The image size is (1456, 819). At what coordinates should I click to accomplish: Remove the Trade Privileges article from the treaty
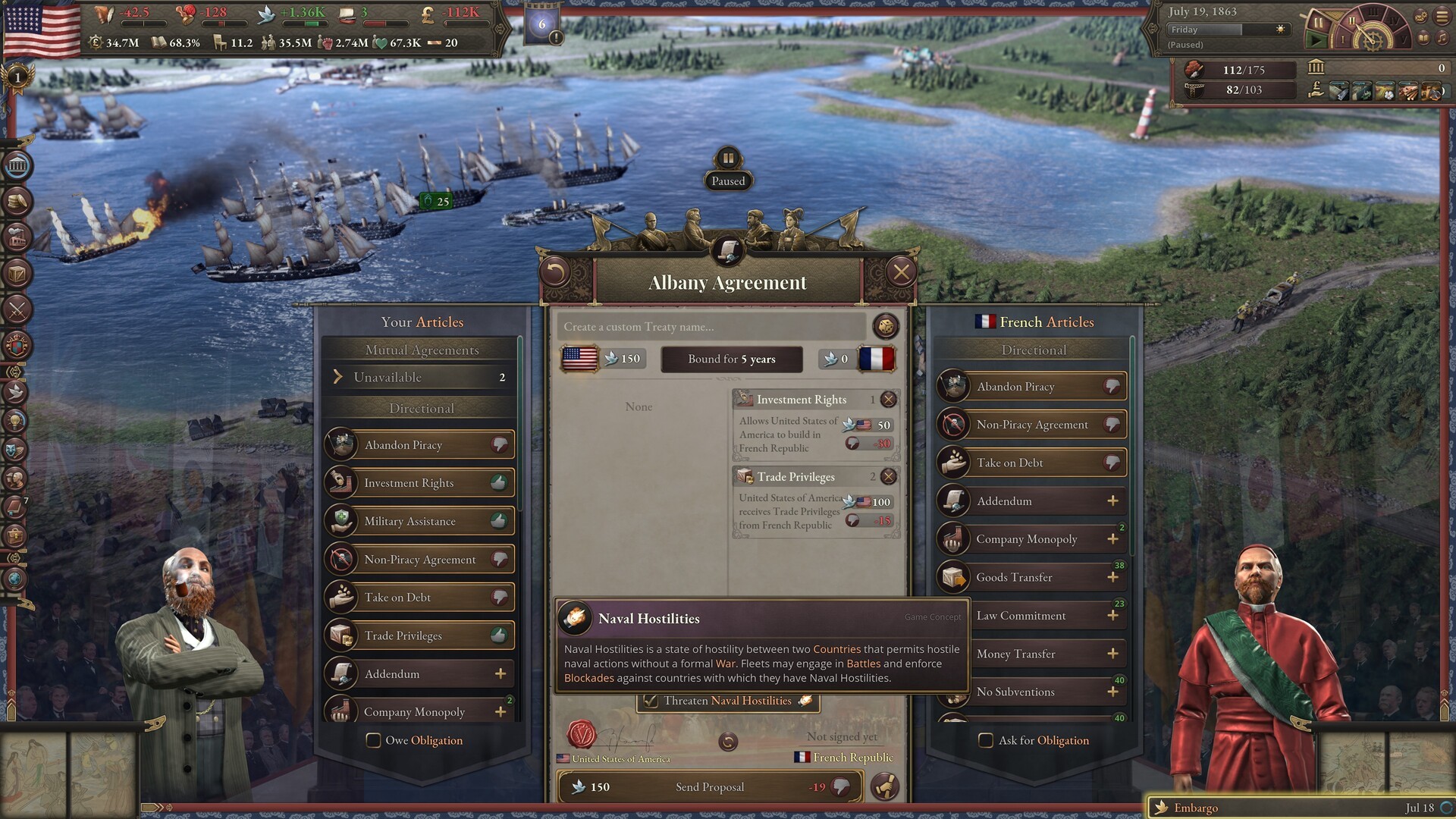889,477
